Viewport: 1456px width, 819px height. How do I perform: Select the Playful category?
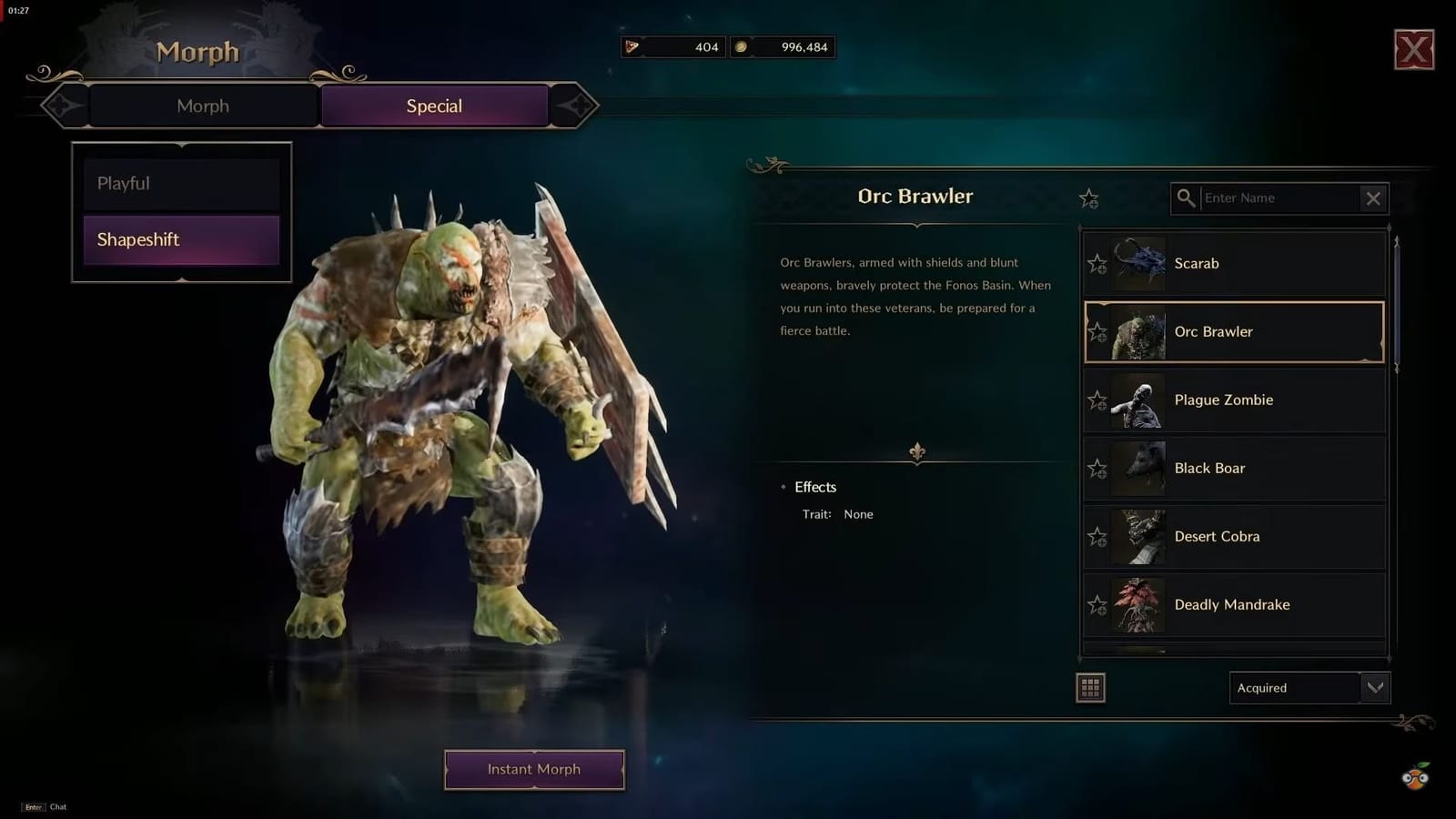[x=180, y=183]
